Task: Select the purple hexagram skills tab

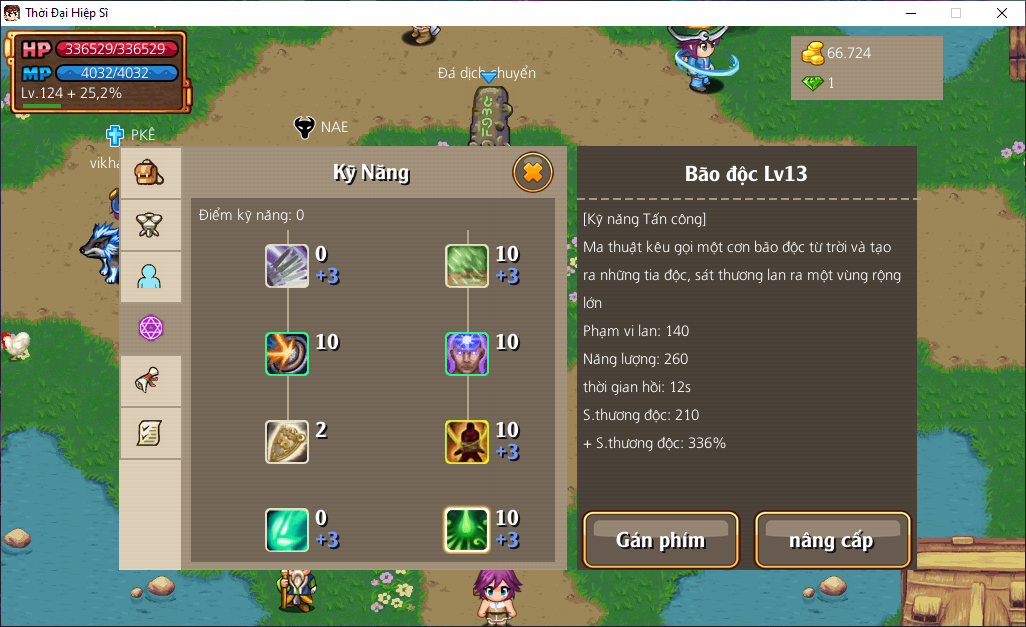Action: click(x=150, y=328)
